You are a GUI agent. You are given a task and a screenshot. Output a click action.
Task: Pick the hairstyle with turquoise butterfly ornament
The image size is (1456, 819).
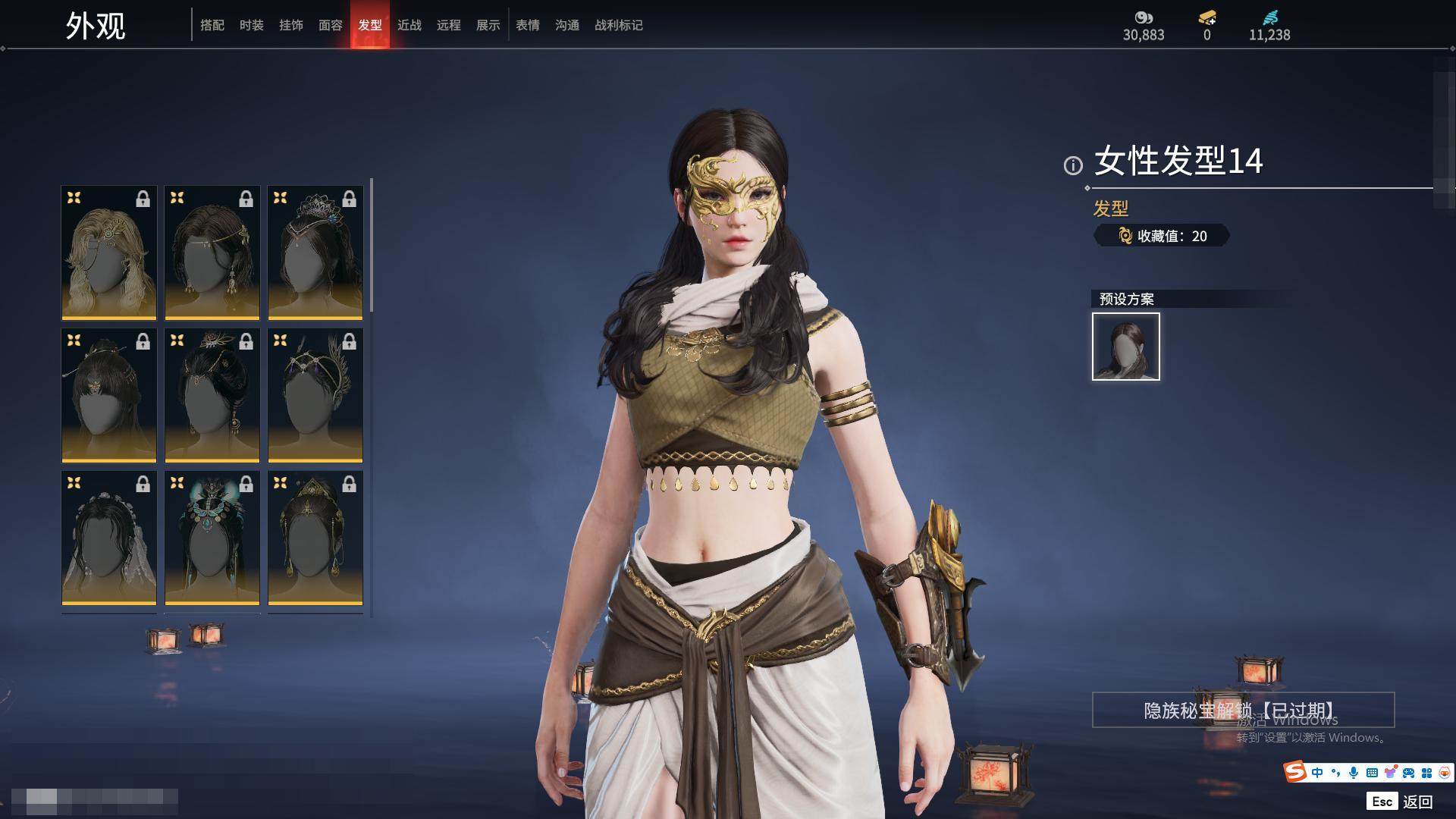[x=212, y=538]
